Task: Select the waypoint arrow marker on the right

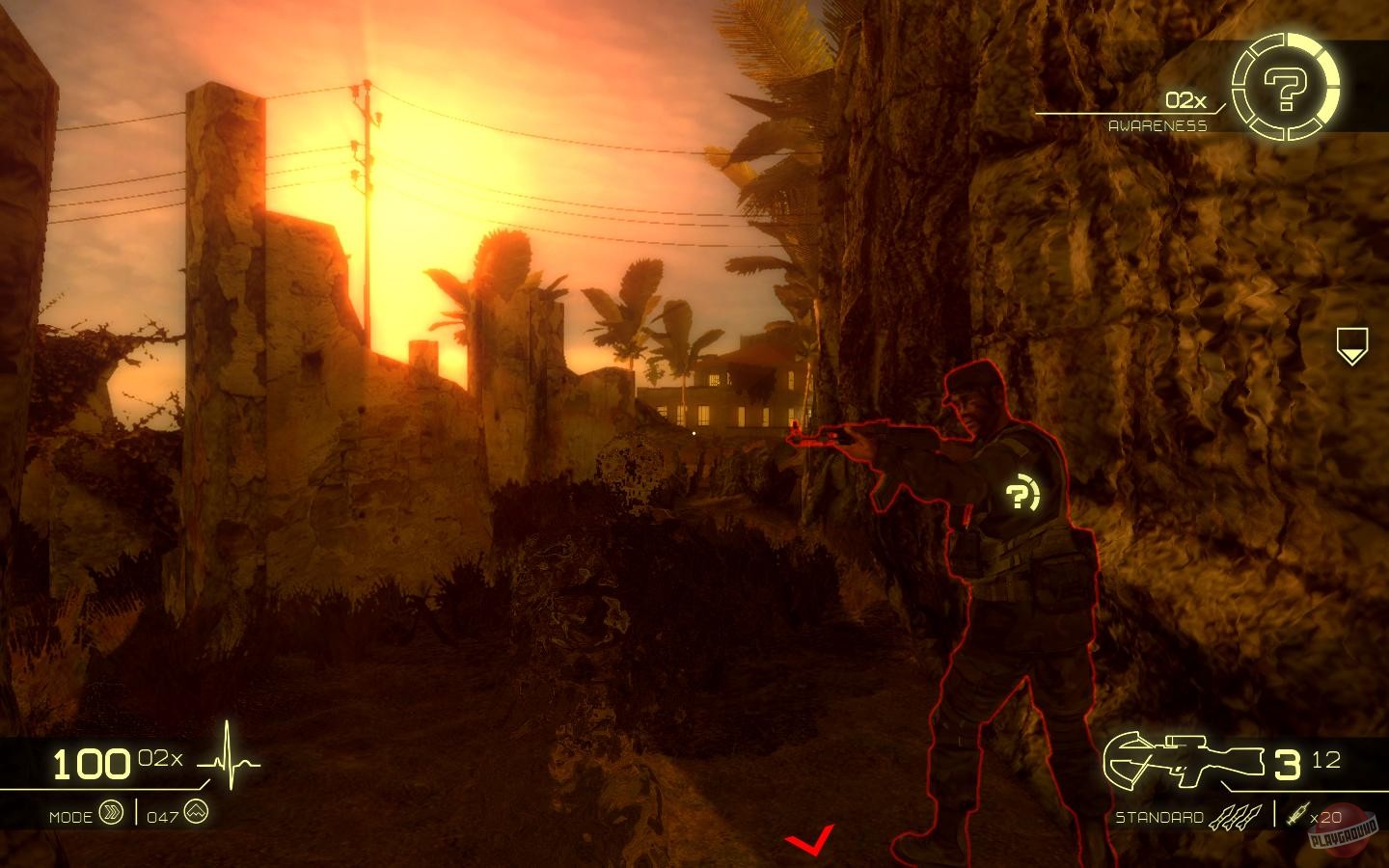Action: pos(1354,343)
